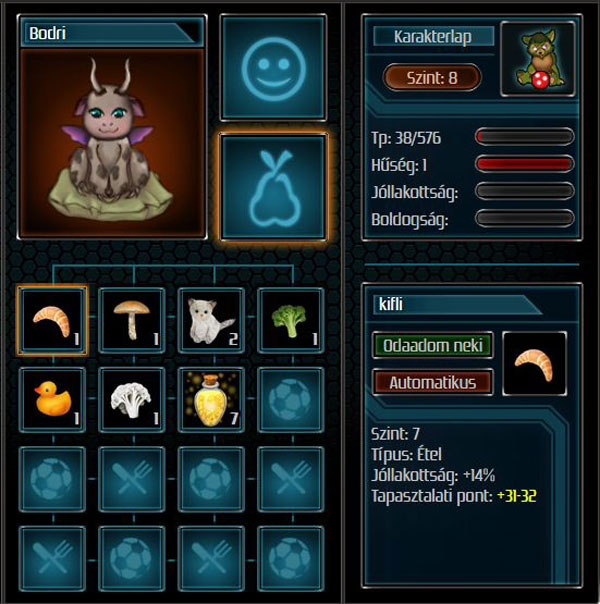The height and width of the screenshot is (604, 600).
Task: Click the pet avatar with ball thumbnail
Action: tap(532, 61)
